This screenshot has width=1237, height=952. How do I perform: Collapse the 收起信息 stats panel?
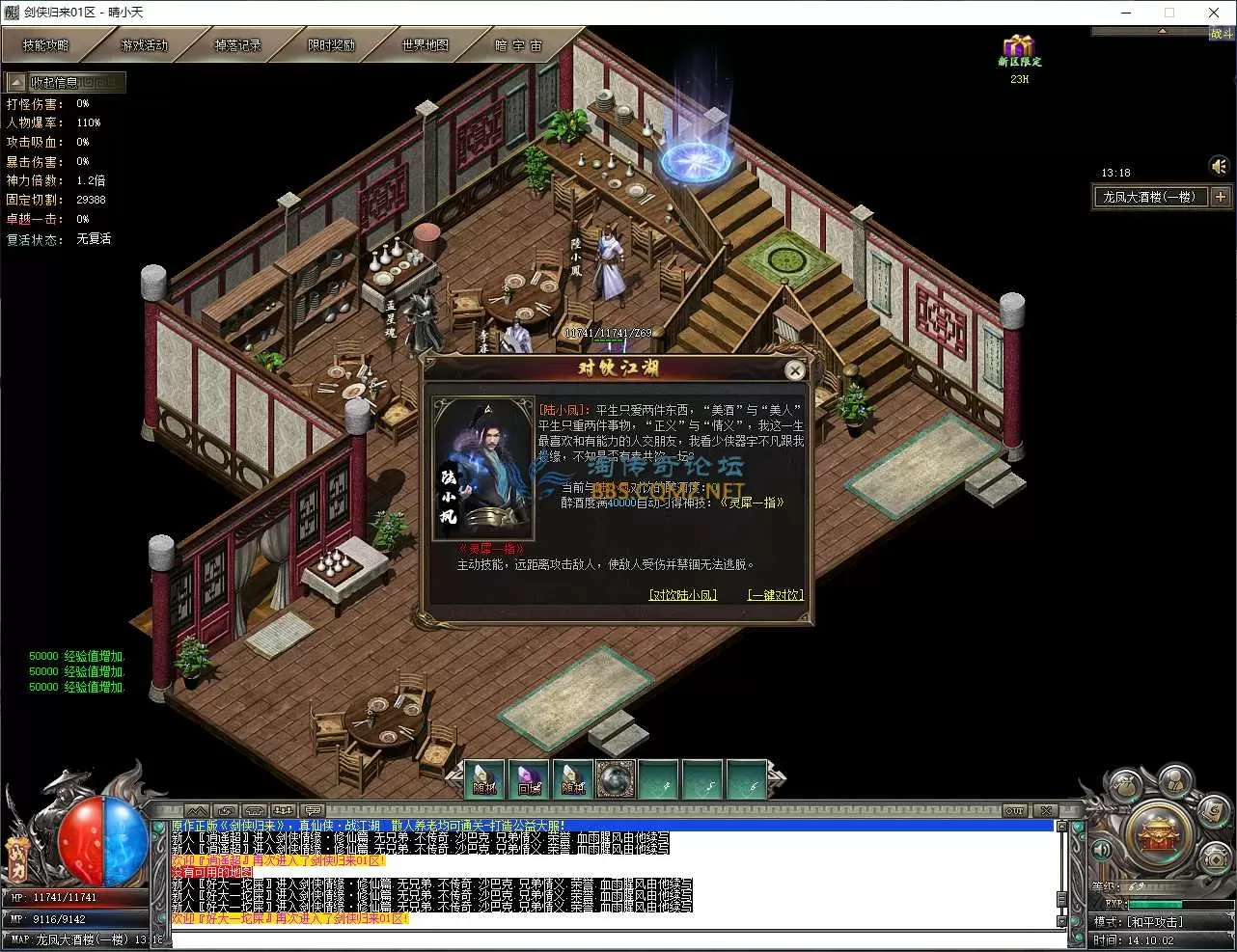[x=16, y=83]
